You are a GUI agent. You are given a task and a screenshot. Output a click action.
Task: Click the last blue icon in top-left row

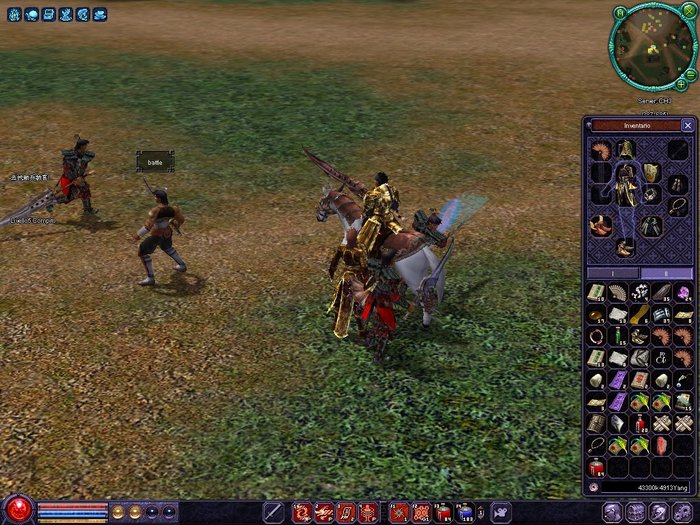[99, 15]
